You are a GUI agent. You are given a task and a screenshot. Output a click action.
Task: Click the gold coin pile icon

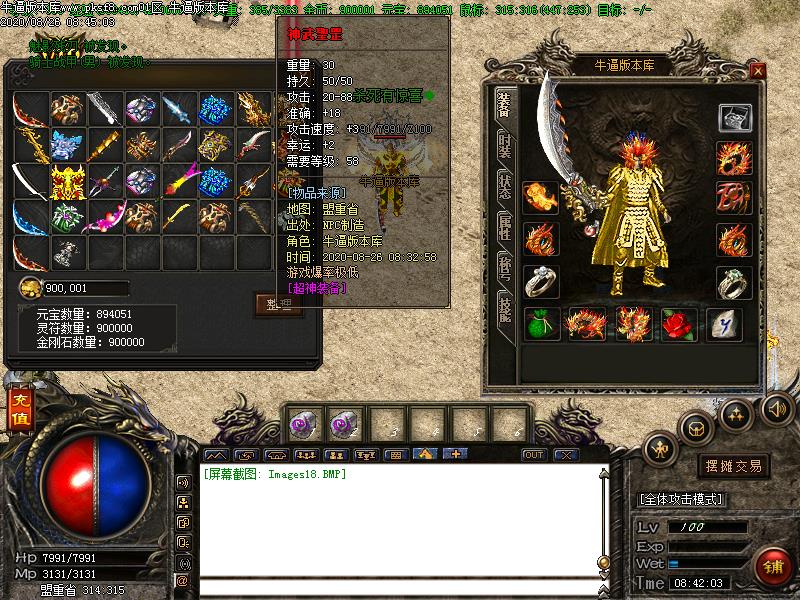point(30,289)
